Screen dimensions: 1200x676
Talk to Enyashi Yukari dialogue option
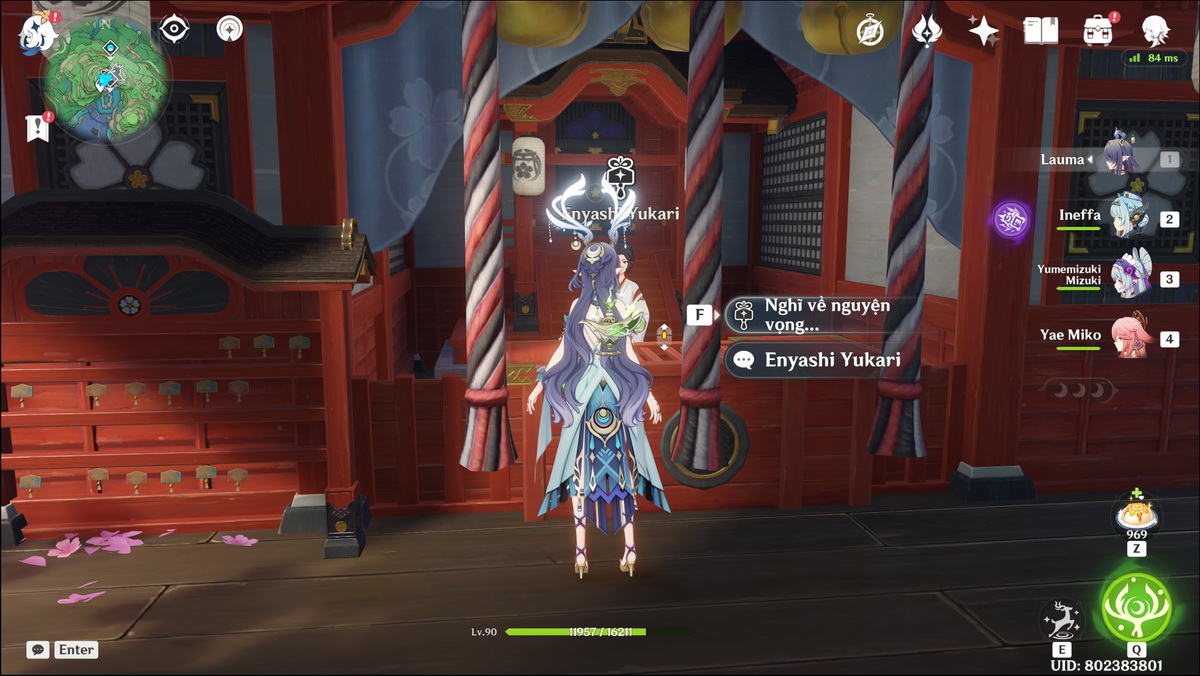point(818,360)
